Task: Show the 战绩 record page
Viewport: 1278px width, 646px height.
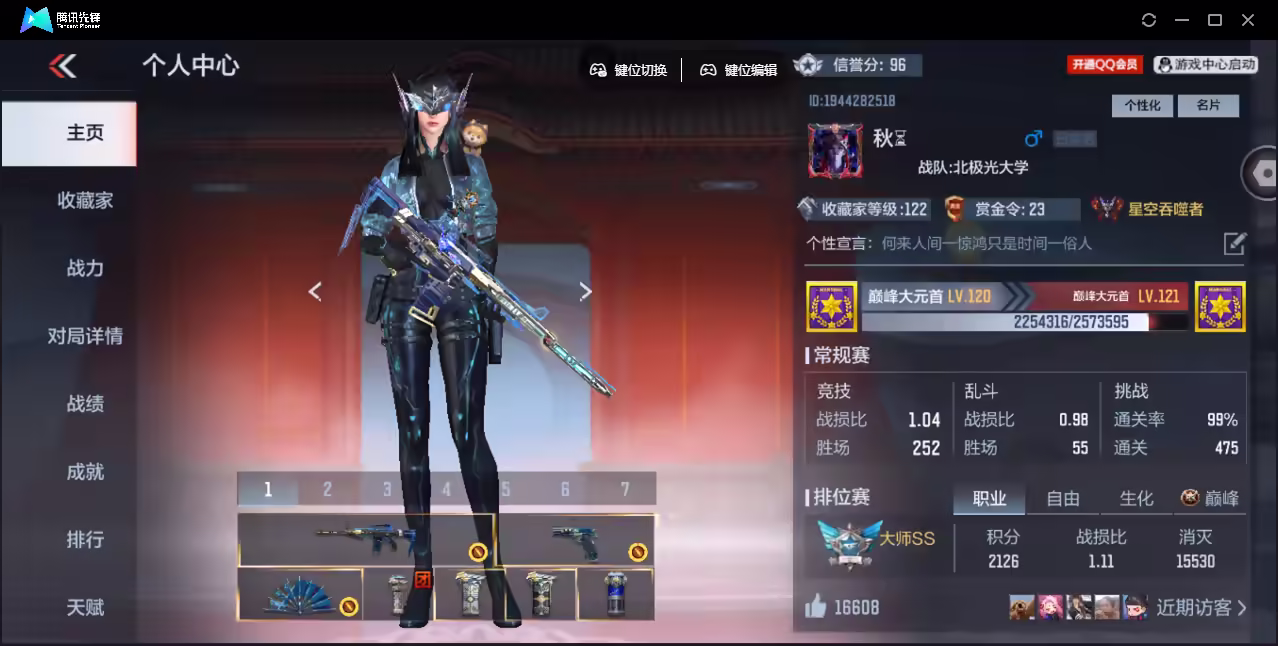Action: click(x=85, y=404)
